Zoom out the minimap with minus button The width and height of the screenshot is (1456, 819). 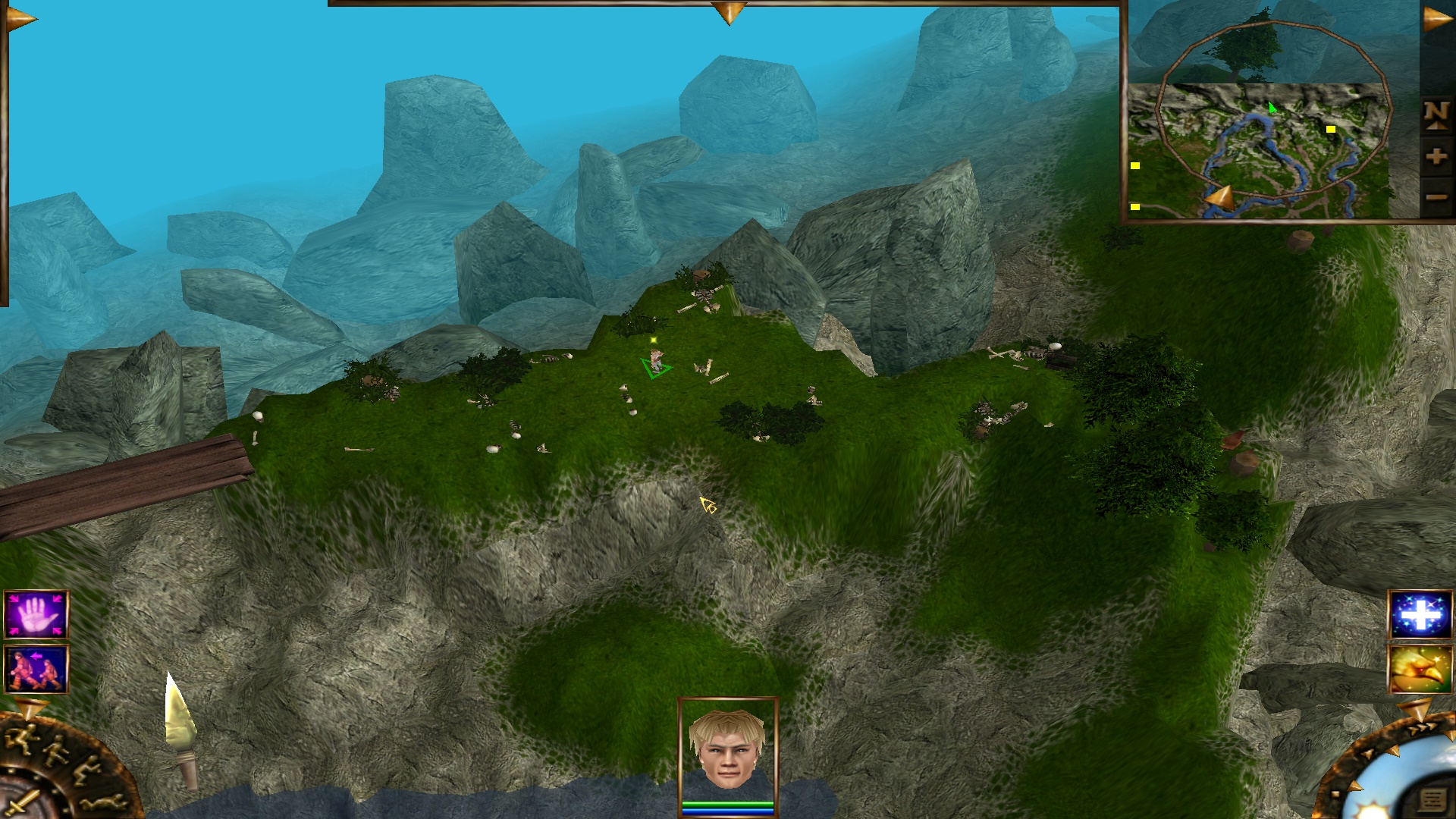click(1436, 197)
